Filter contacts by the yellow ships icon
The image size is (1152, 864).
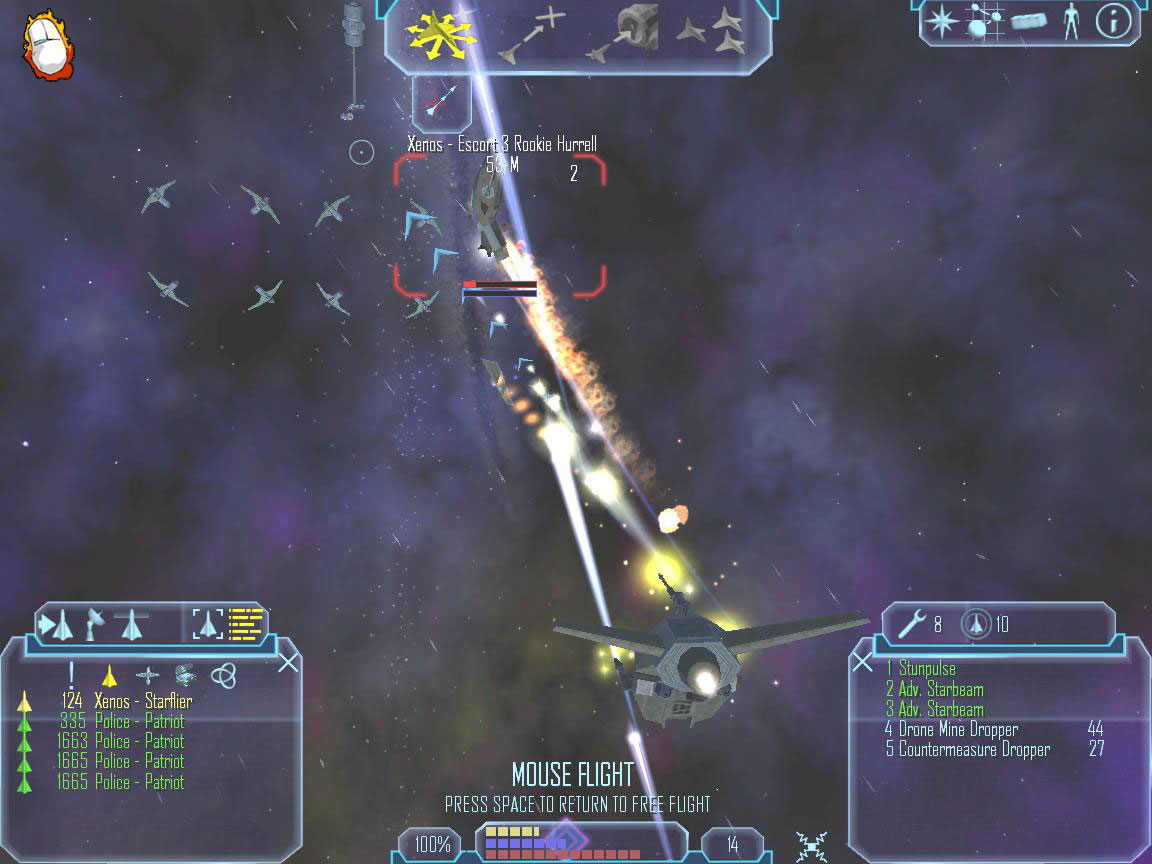coord(110,676)
